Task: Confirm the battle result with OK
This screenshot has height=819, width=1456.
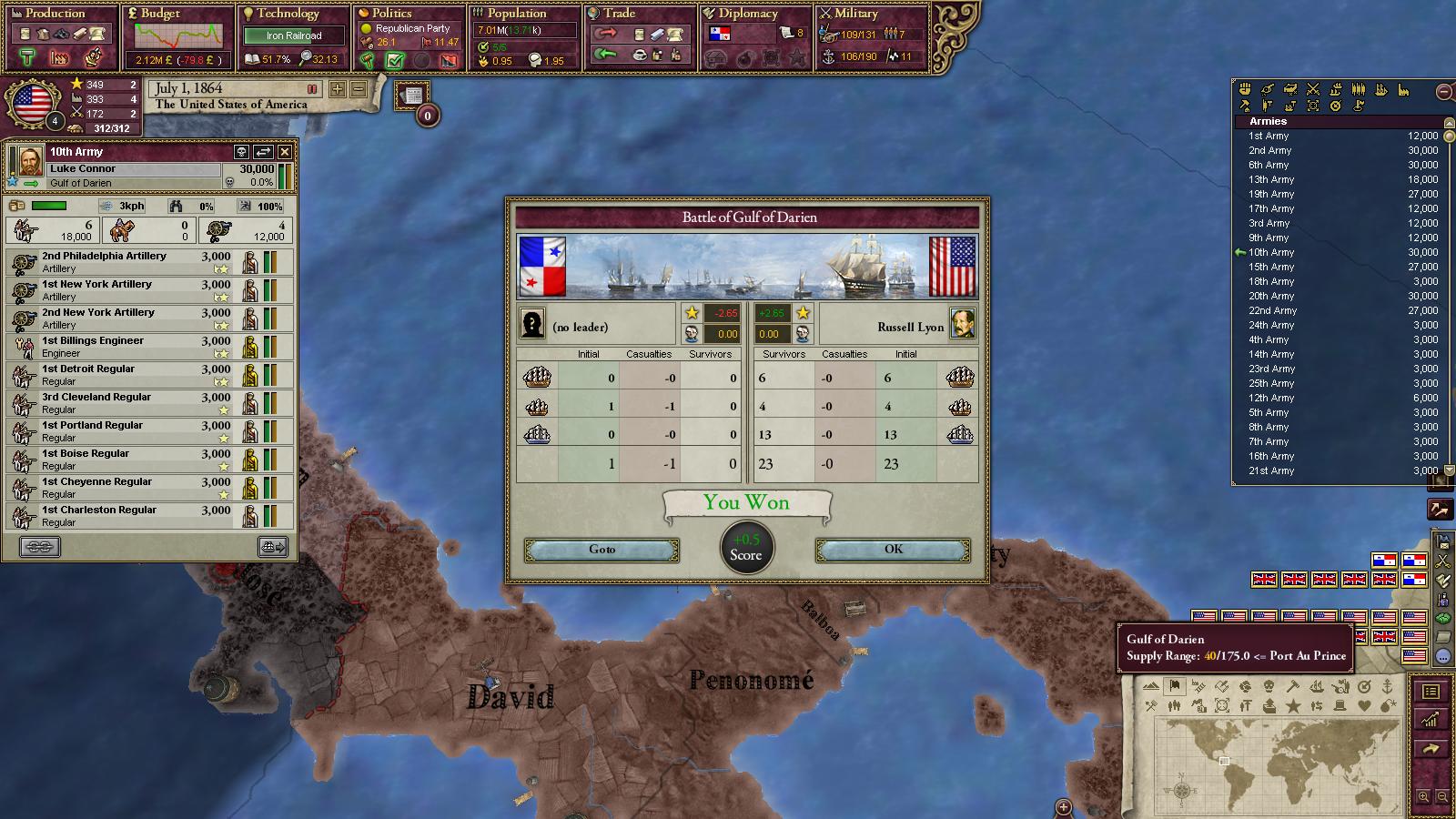Action: 893,550
